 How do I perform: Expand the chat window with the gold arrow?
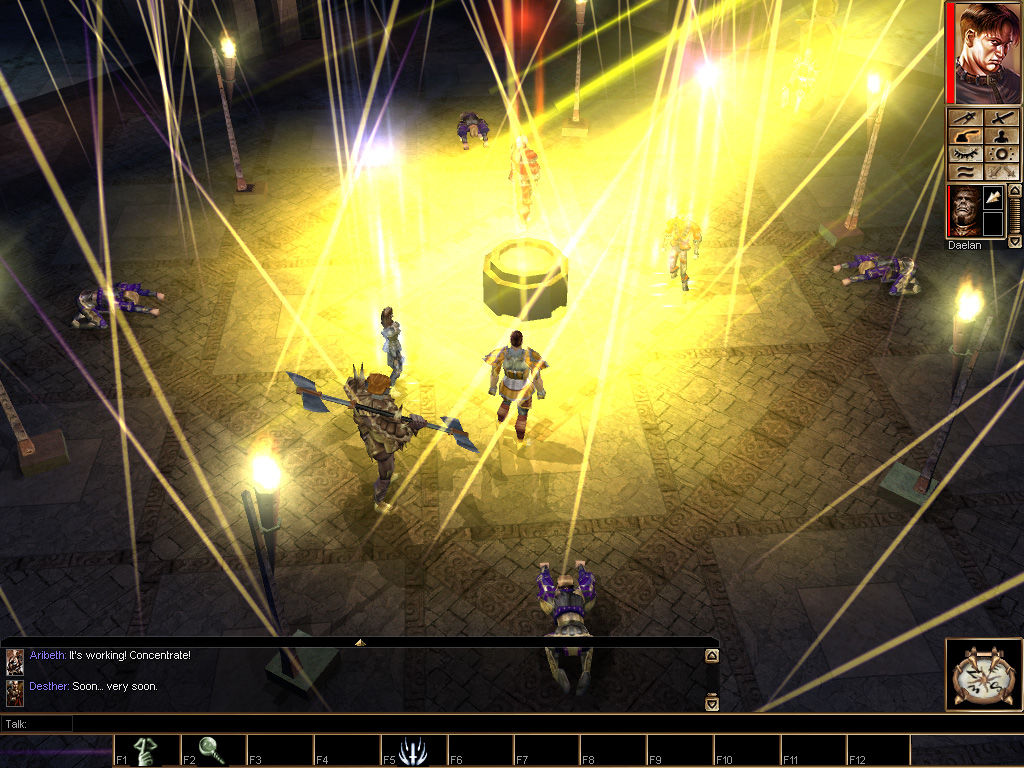[x=360, y=642]
